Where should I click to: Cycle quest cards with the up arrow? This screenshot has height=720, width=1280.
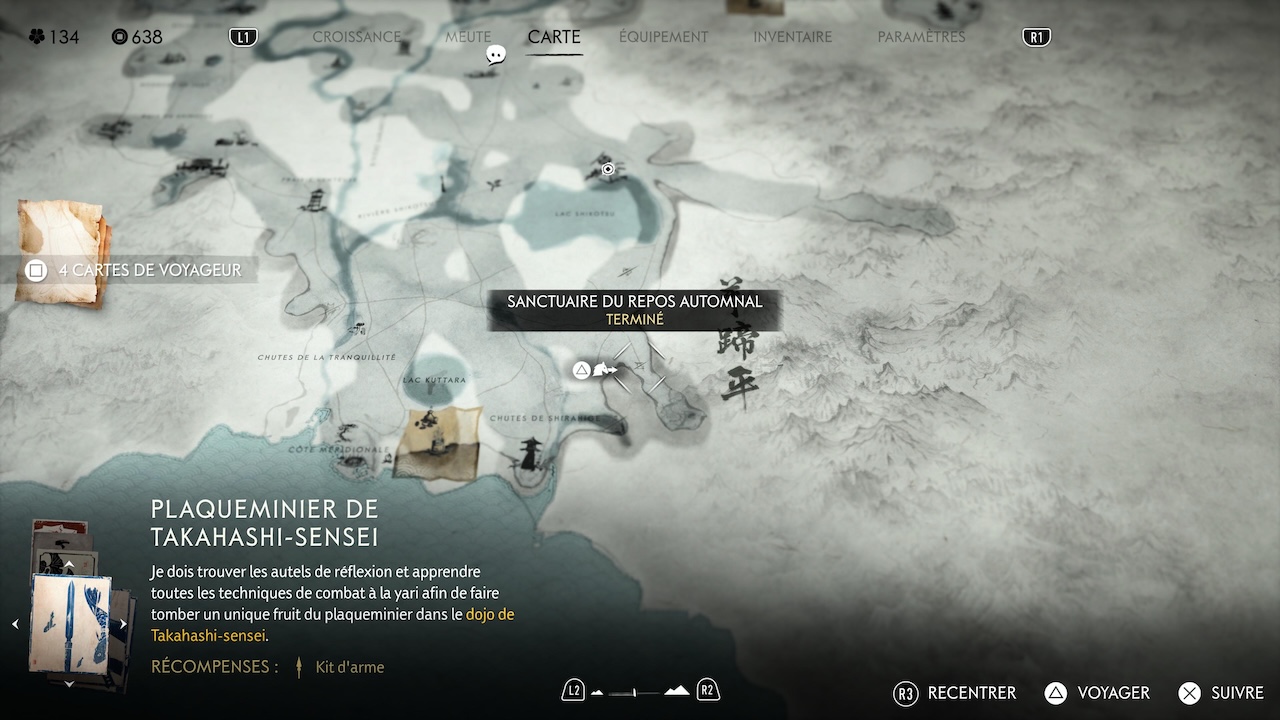coord(69,566)
